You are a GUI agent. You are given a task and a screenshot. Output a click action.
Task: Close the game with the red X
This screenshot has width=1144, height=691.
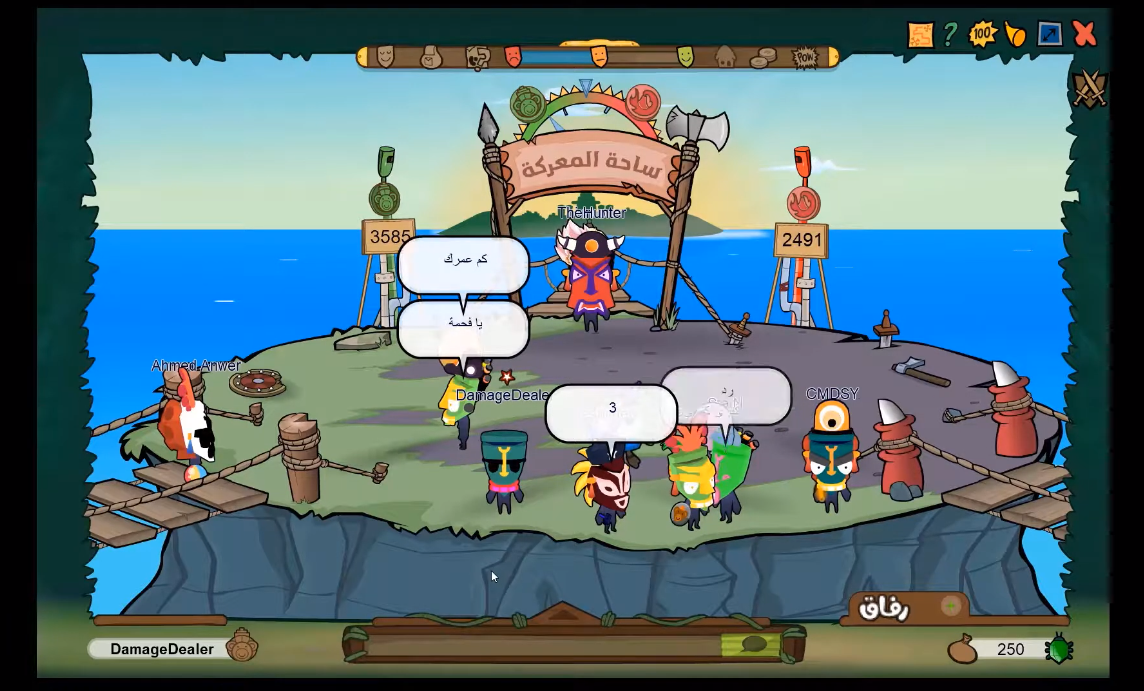[1085, 34]
